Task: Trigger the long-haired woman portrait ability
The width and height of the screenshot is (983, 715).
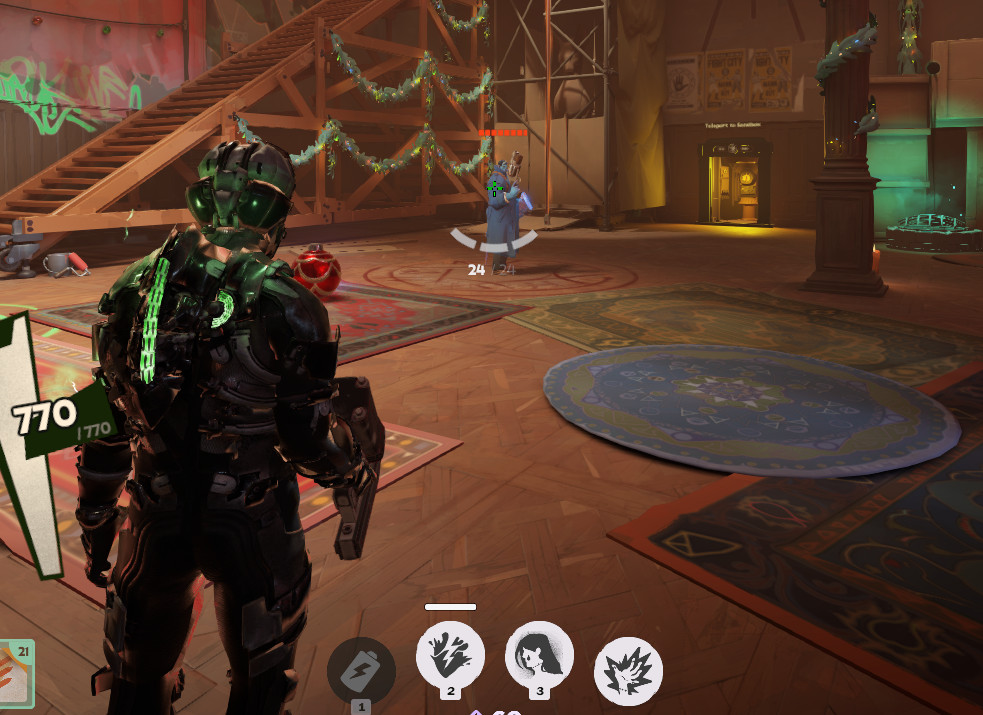Action: (540, 654)
